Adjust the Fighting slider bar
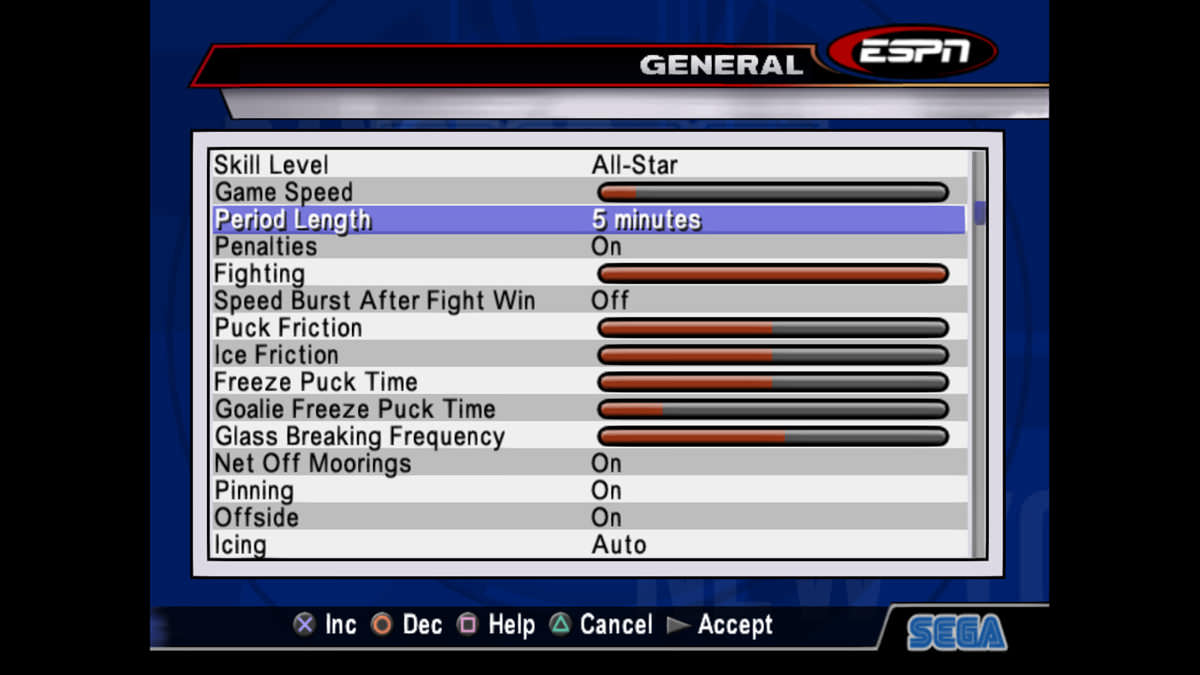The image size is (1200, 675). click(x=772, y=274)
